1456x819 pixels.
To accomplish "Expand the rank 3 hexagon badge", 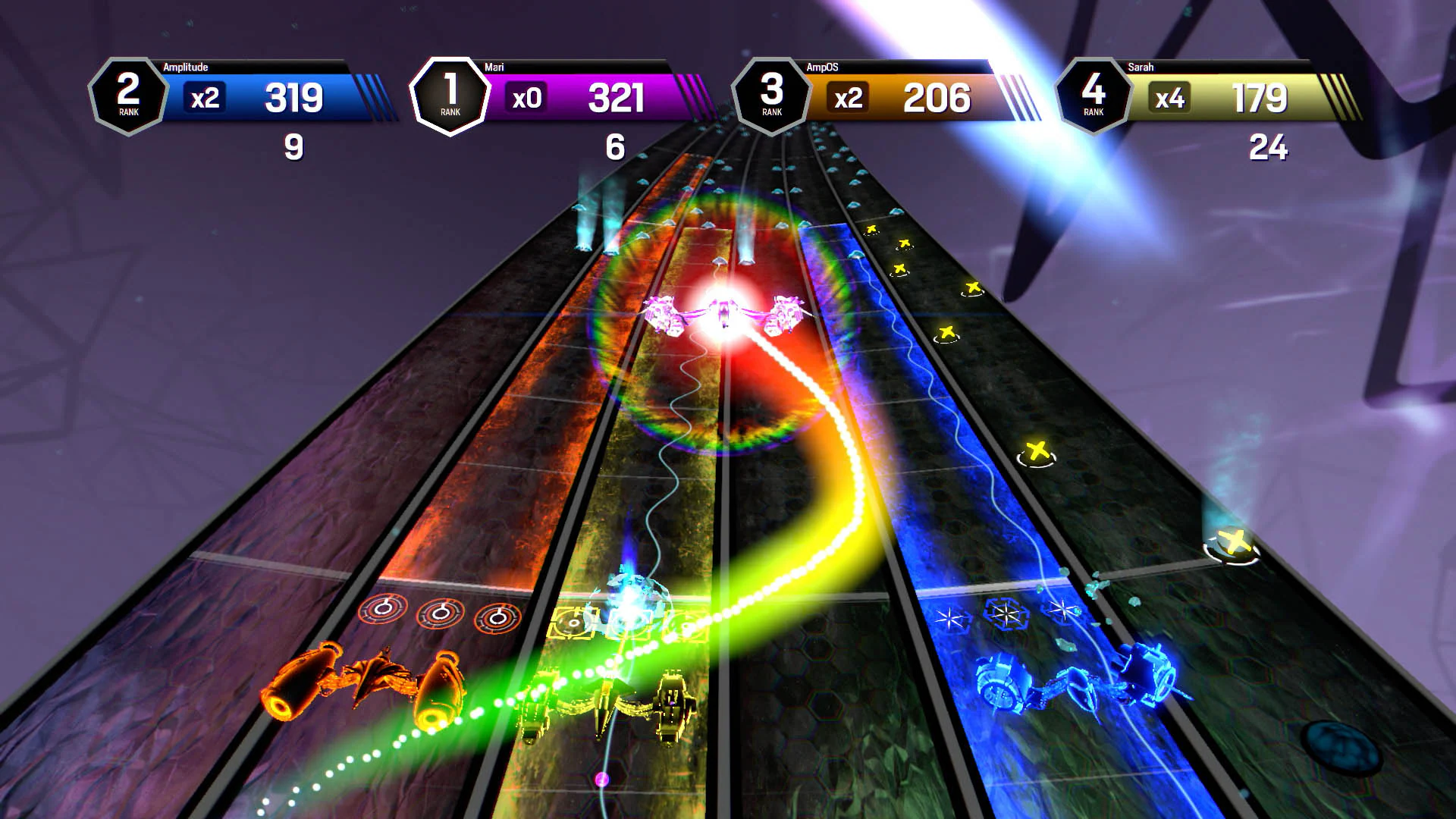I will click(x=770, y=95).
